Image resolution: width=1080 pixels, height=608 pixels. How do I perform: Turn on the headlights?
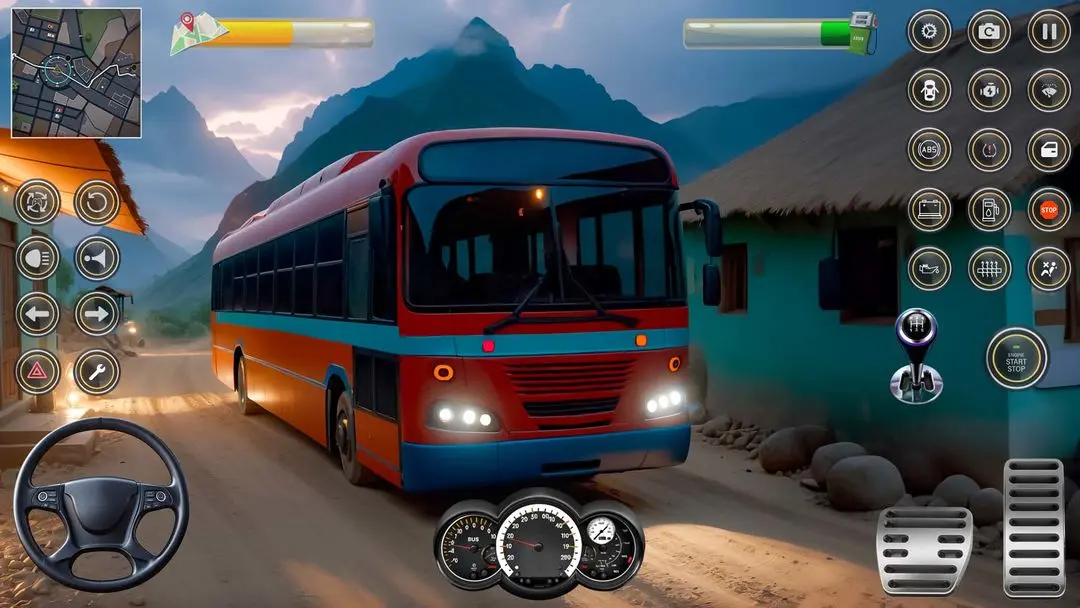37,258
